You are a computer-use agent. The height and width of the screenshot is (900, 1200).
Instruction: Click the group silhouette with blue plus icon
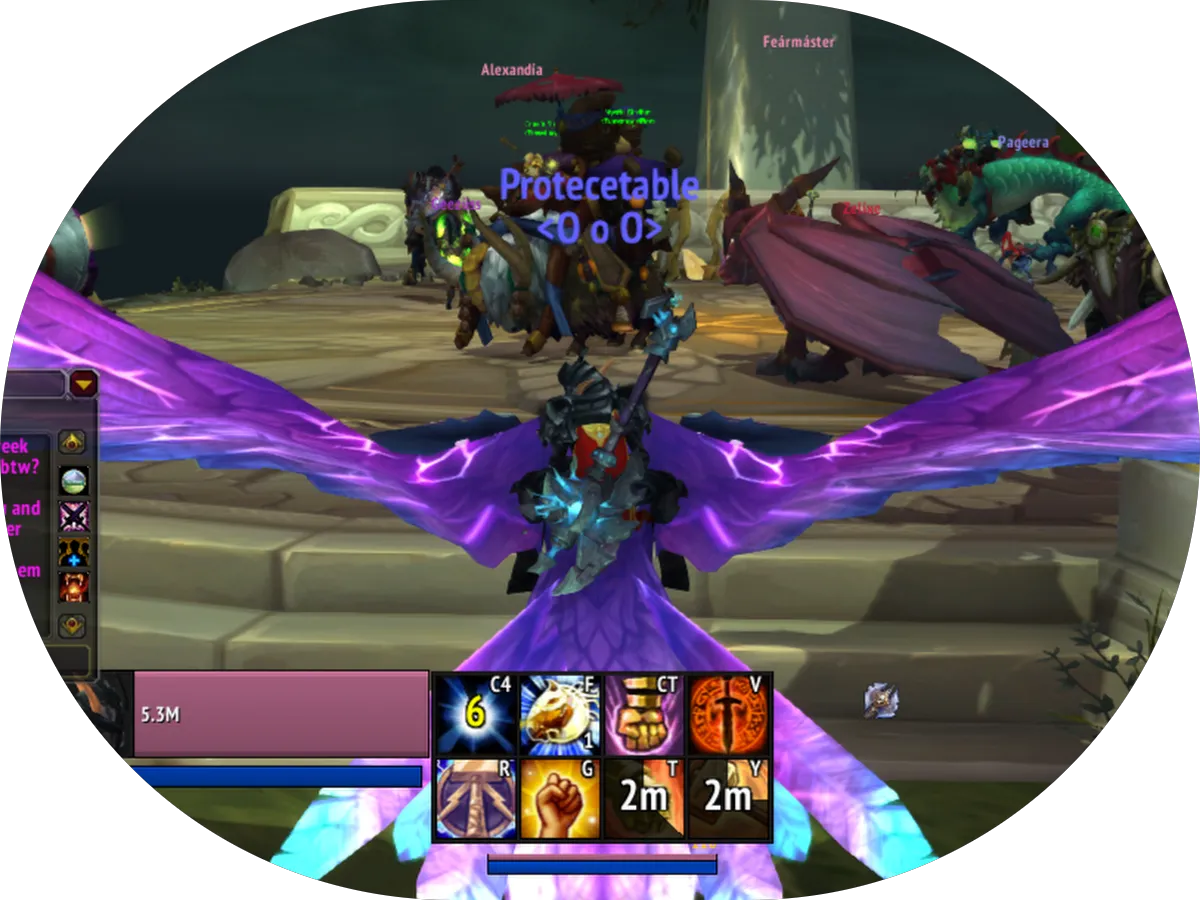[73, 552]
